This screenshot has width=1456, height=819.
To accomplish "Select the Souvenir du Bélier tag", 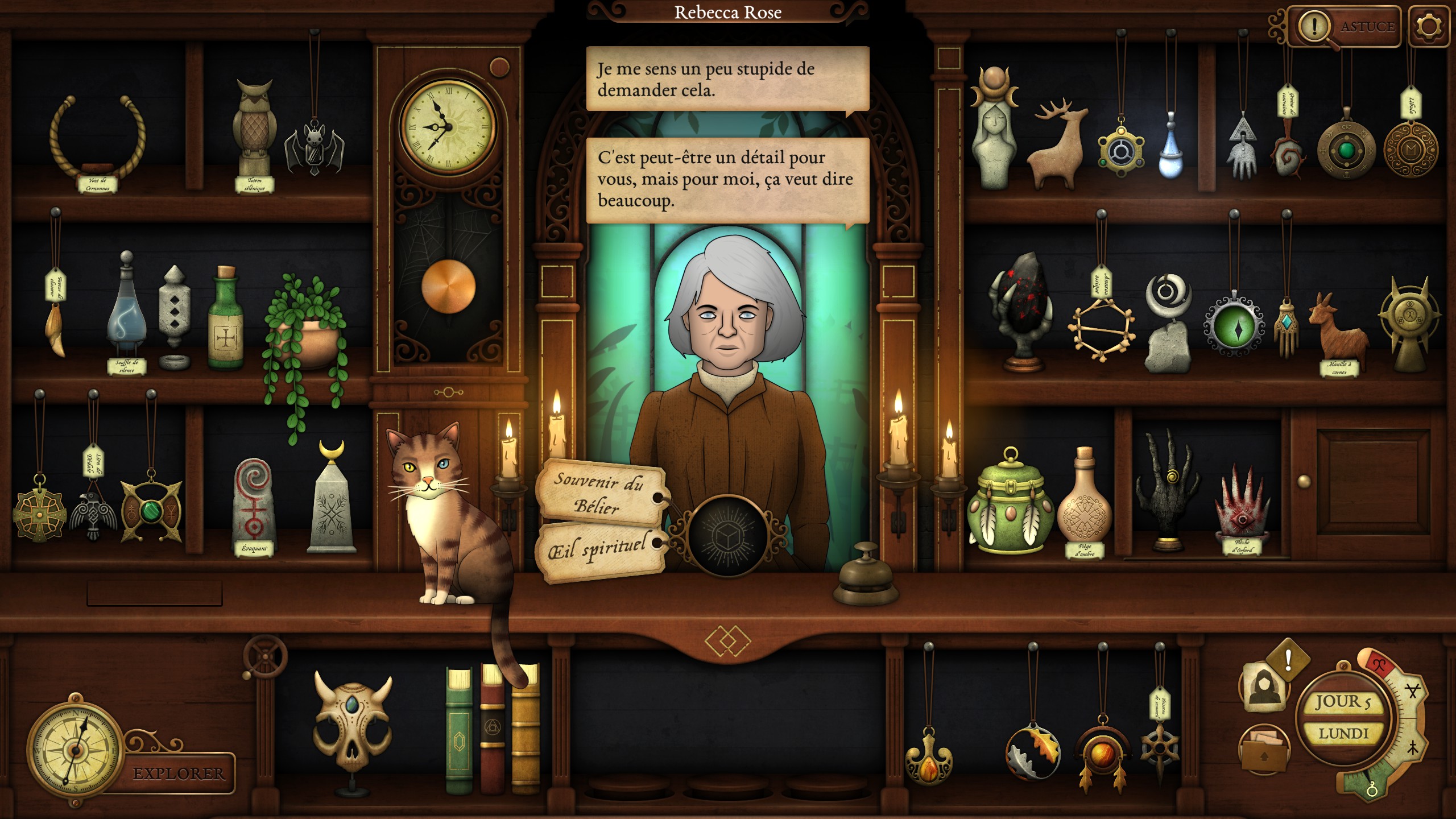I will [599, 492].
